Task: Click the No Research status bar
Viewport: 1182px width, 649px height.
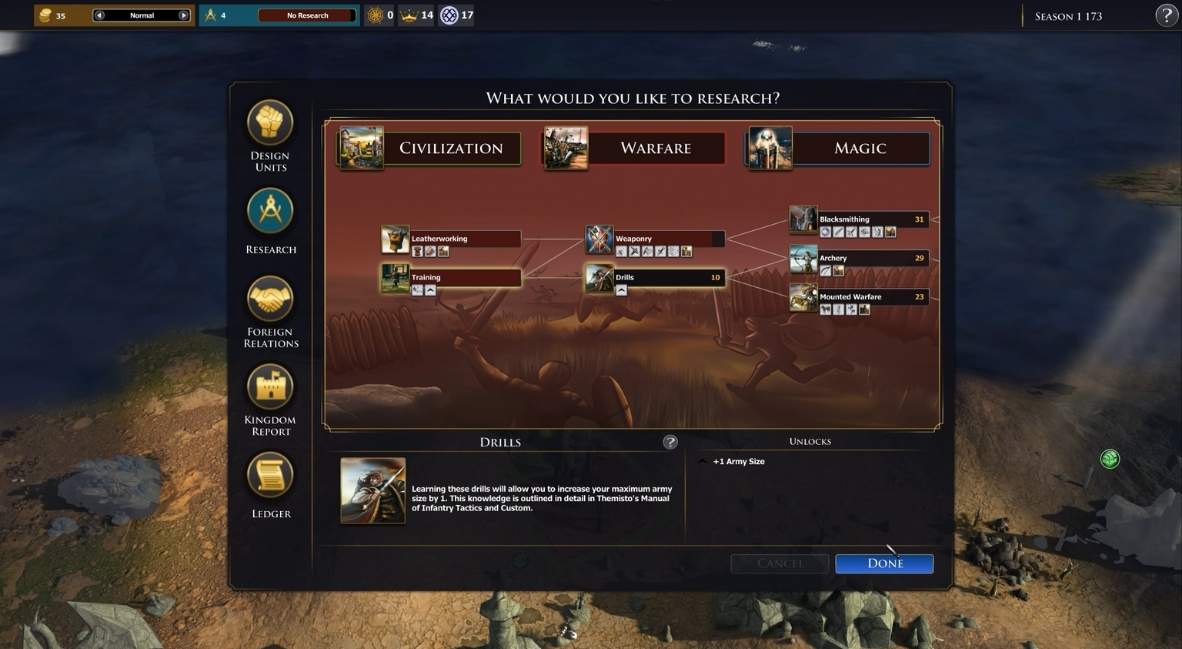Action: click(x=307, y=16)
